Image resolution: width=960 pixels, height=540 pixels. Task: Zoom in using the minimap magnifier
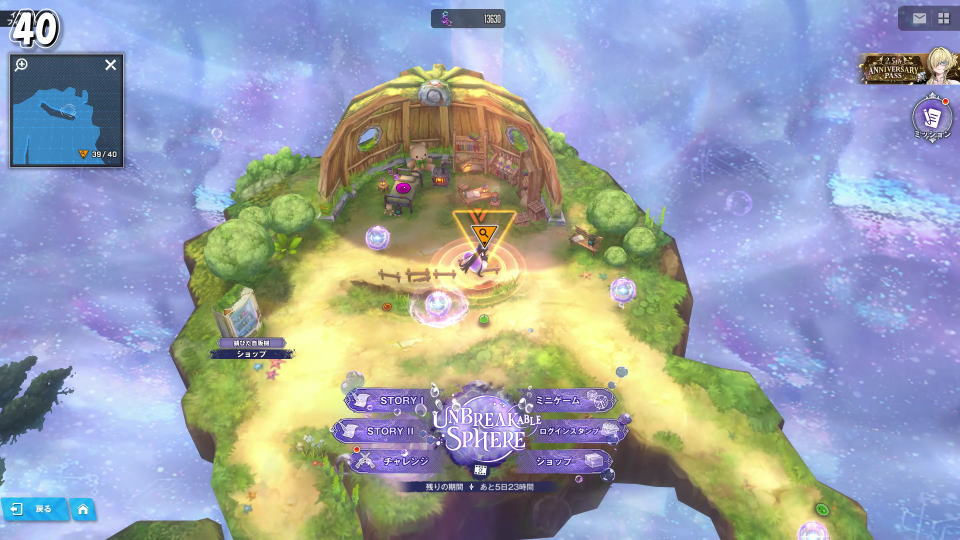[21, 65]
